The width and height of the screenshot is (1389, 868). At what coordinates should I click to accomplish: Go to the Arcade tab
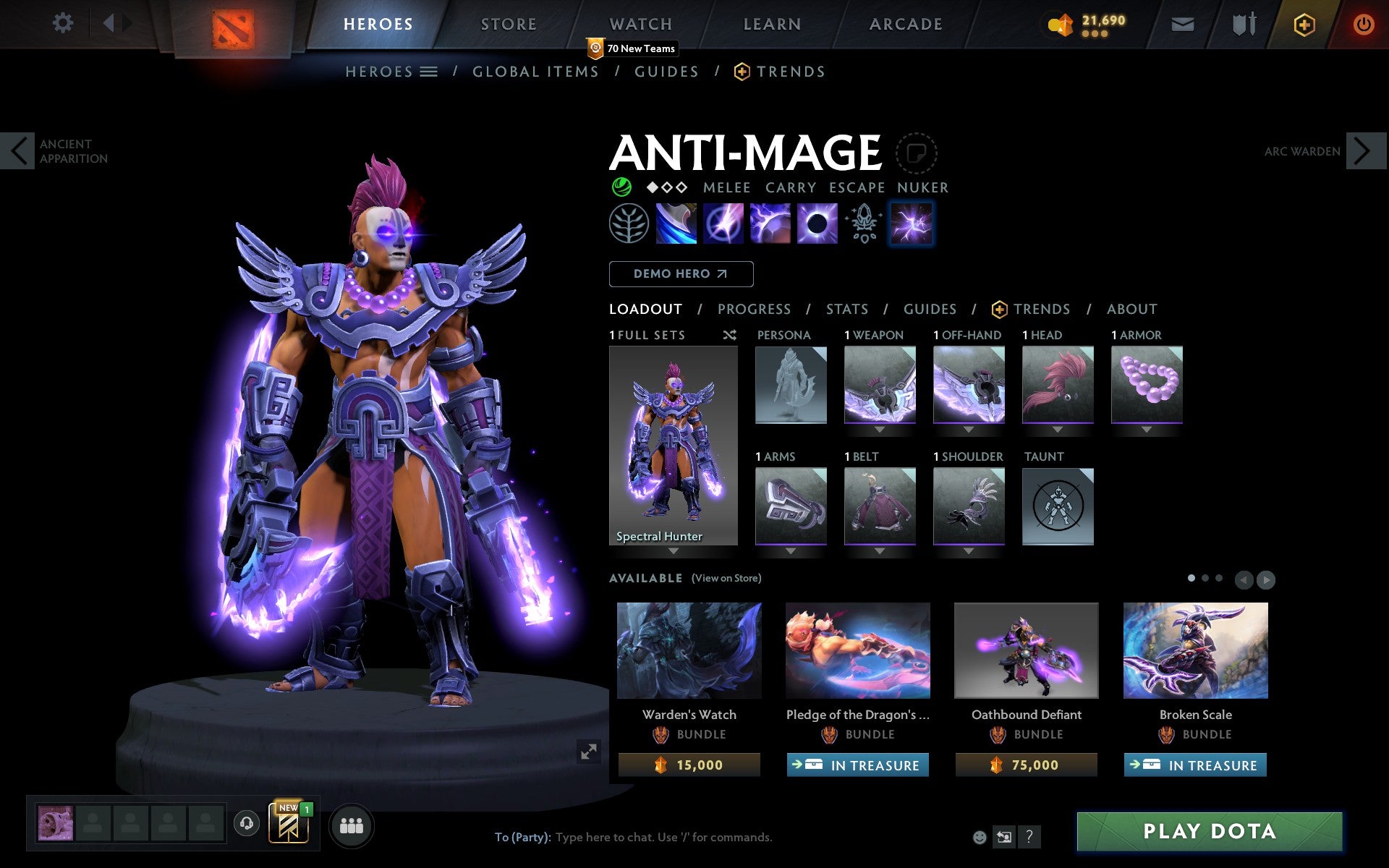(x=906, y=25)
